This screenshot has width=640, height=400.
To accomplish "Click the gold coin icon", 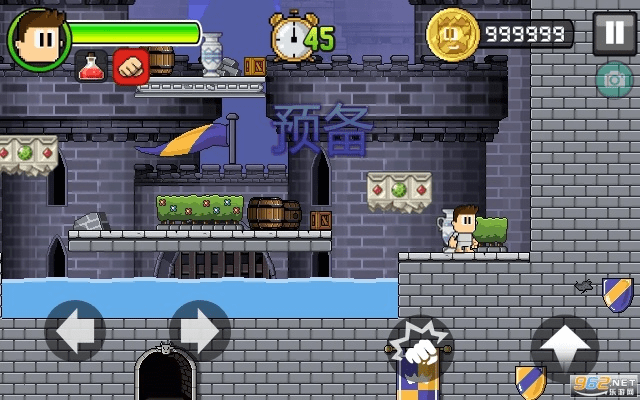I will tap(451, 35).
